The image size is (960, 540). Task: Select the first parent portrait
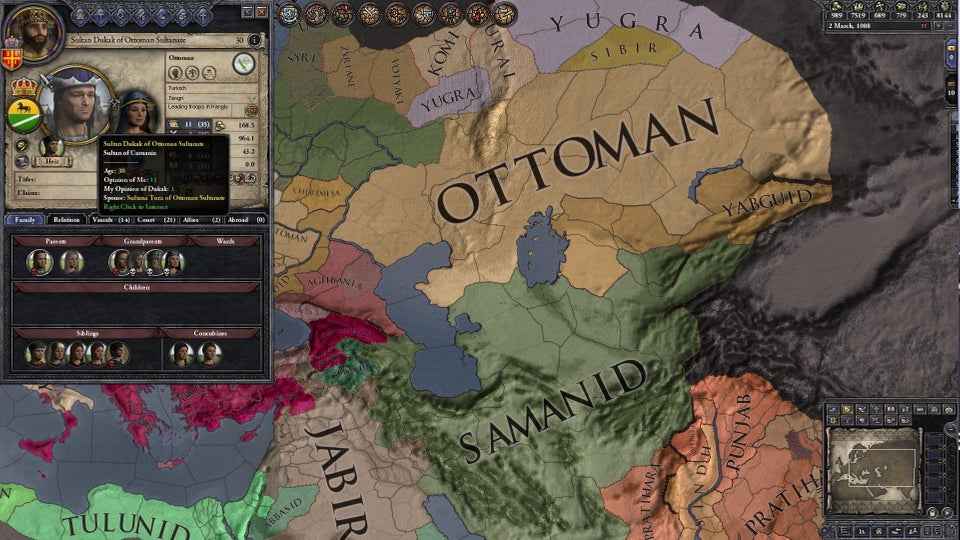click(40, 262)
